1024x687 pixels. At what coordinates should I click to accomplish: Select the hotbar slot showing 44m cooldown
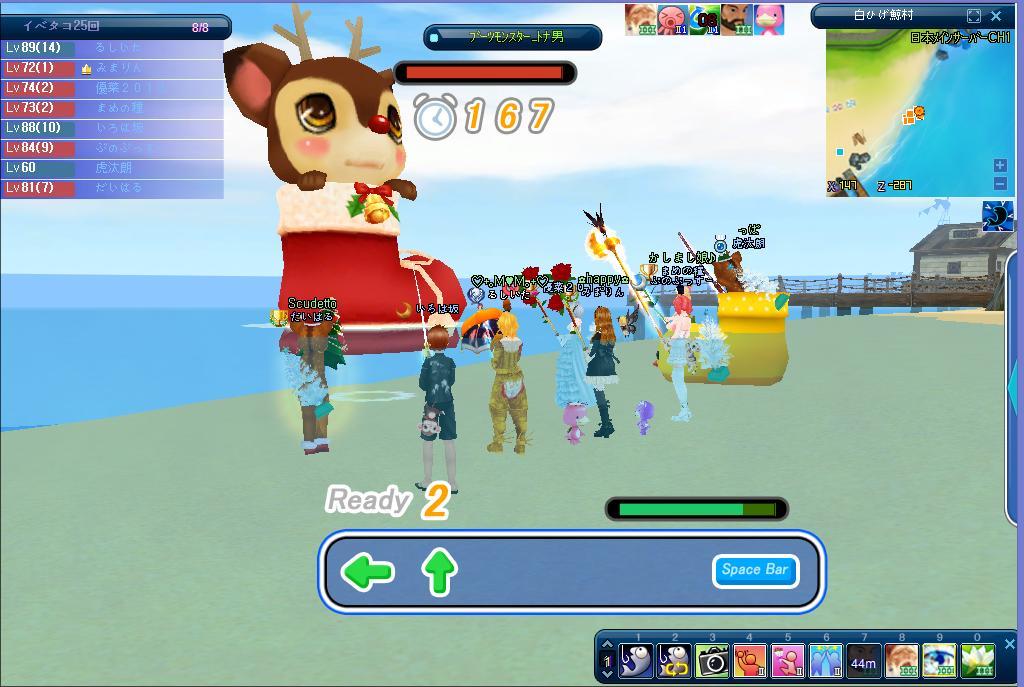pyautogui.click(x=864, y=661)
